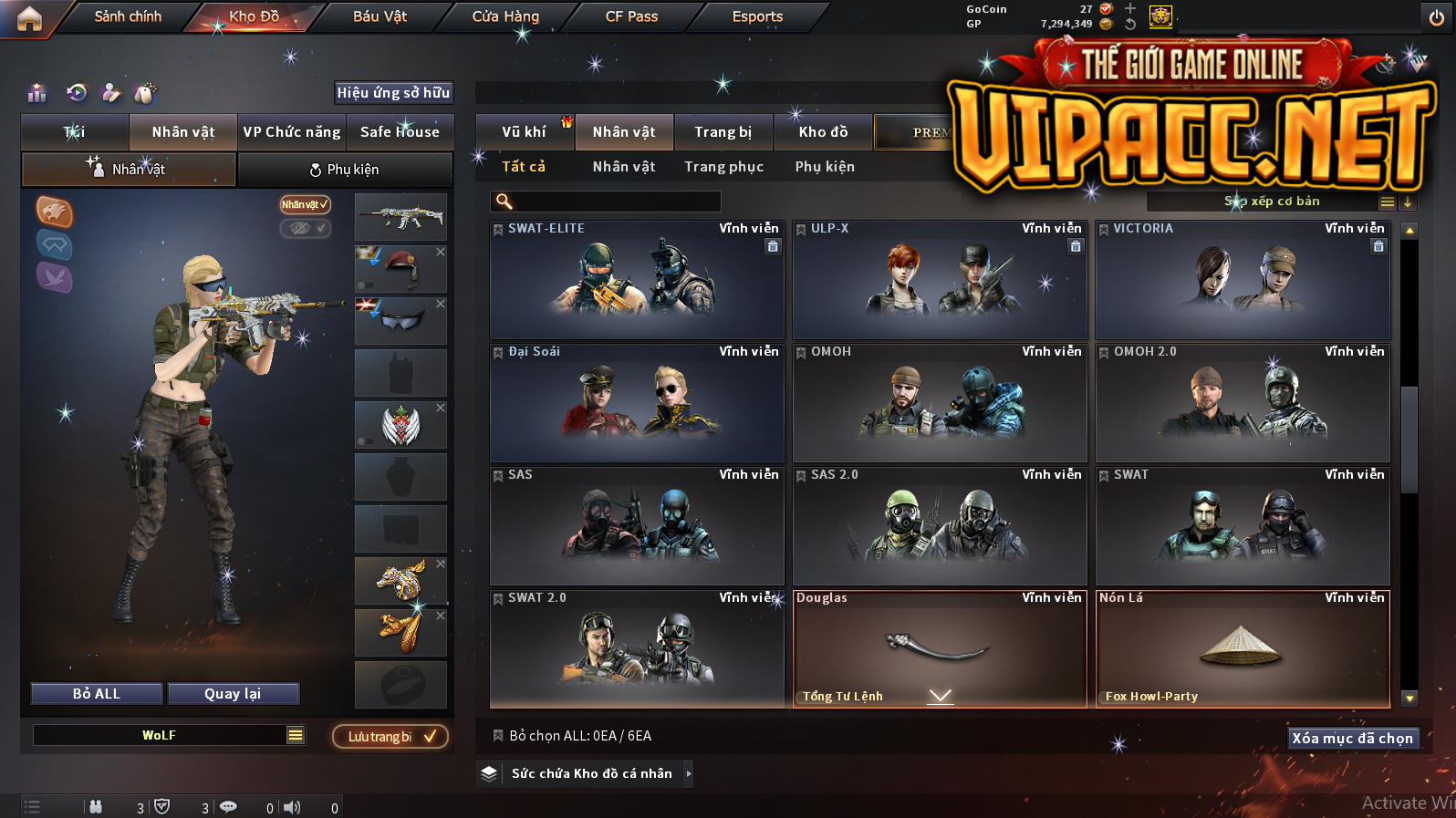Click Xóa mục đã chọn button
Viewport: 1456px width, 818px height.
pyautogui.click(x=1352, y=739)
